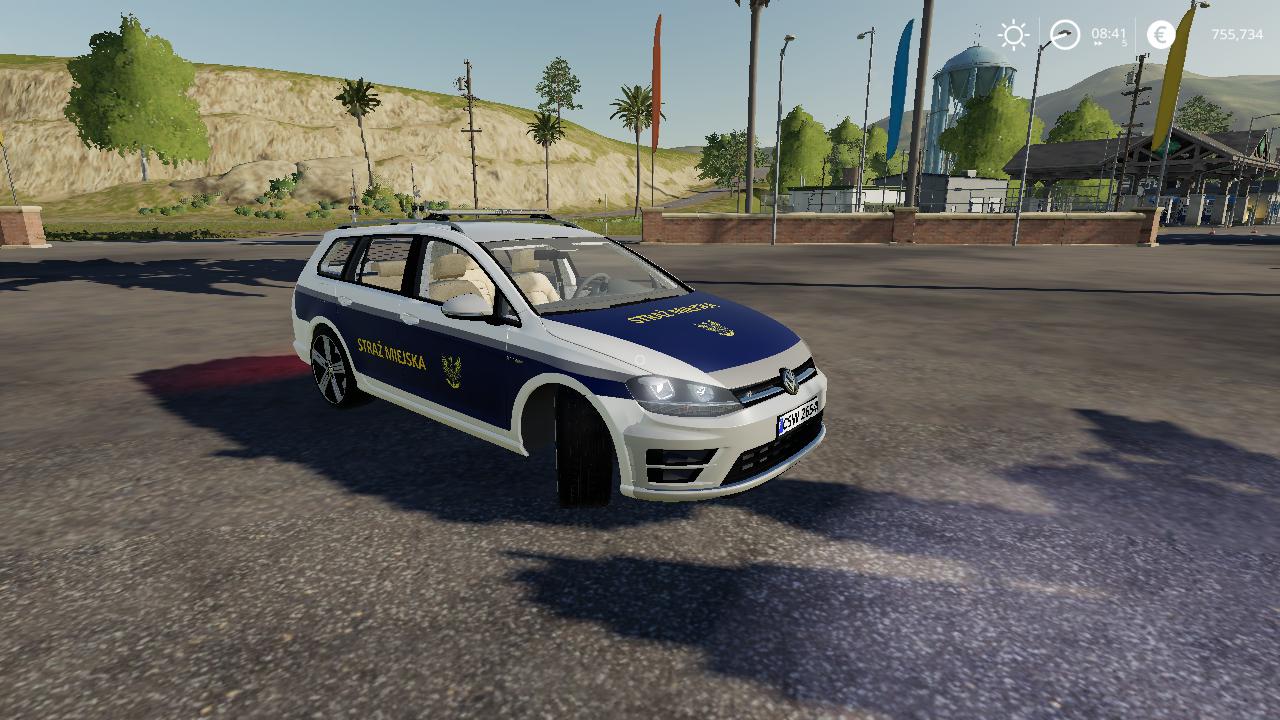Click the euro money icon
The image size is (1280, 720).
pyautogui.click(x=1161, y=35)
